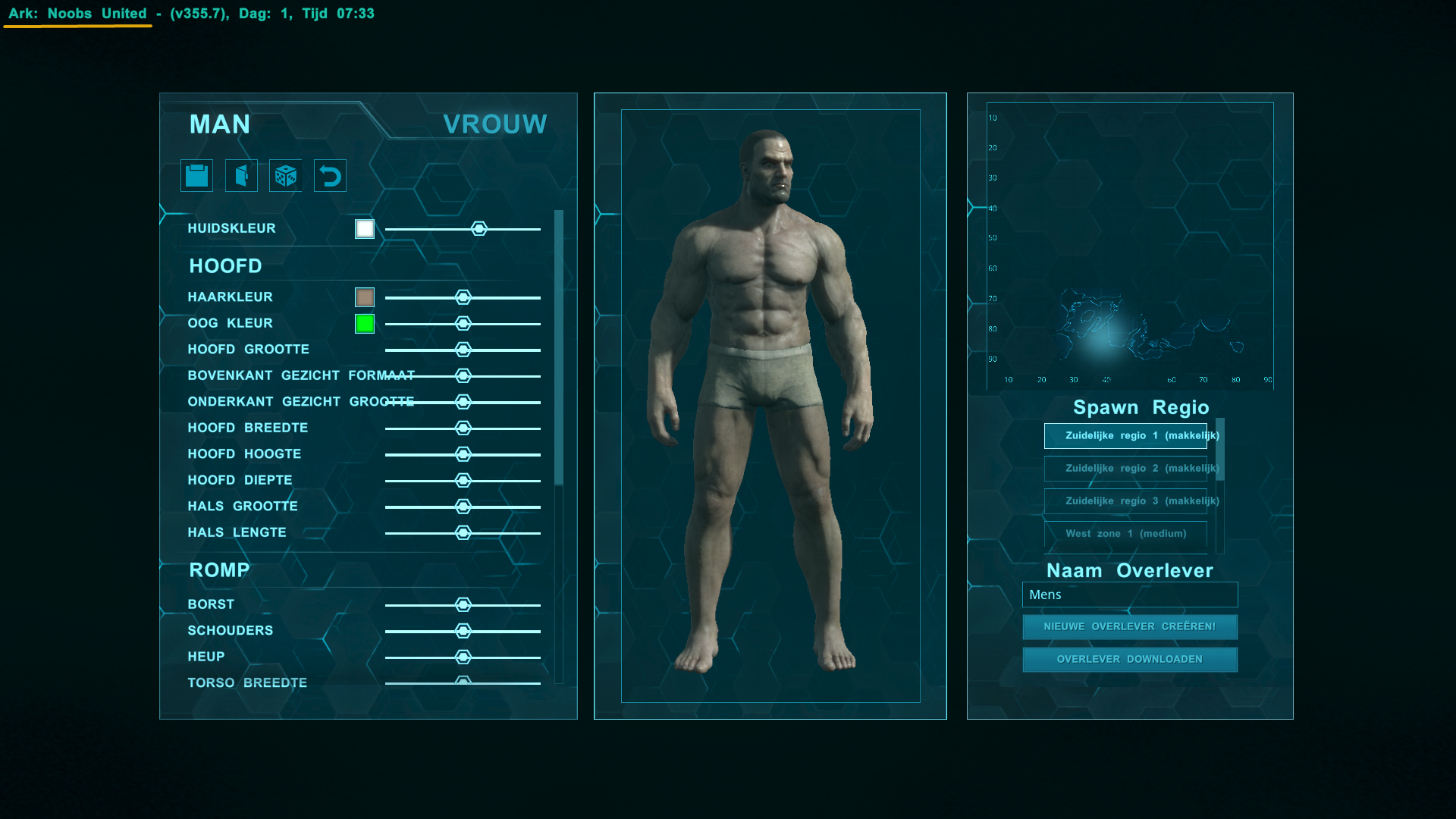The width and height of the screenshot is (1456, 819).
Task: Click the save preset floppy icon
Action: [x=196, y=176]
